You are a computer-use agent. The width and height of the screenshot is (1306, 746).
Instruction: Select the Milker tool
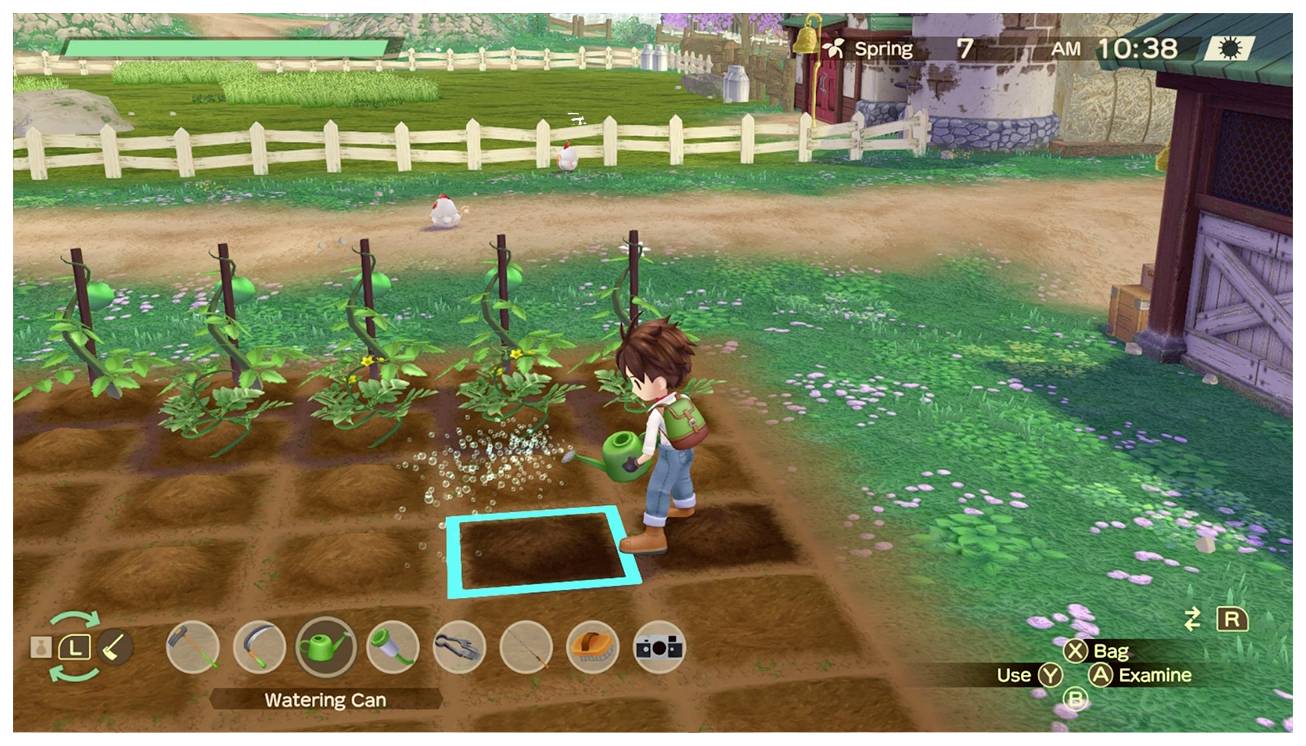click(394, 648)
